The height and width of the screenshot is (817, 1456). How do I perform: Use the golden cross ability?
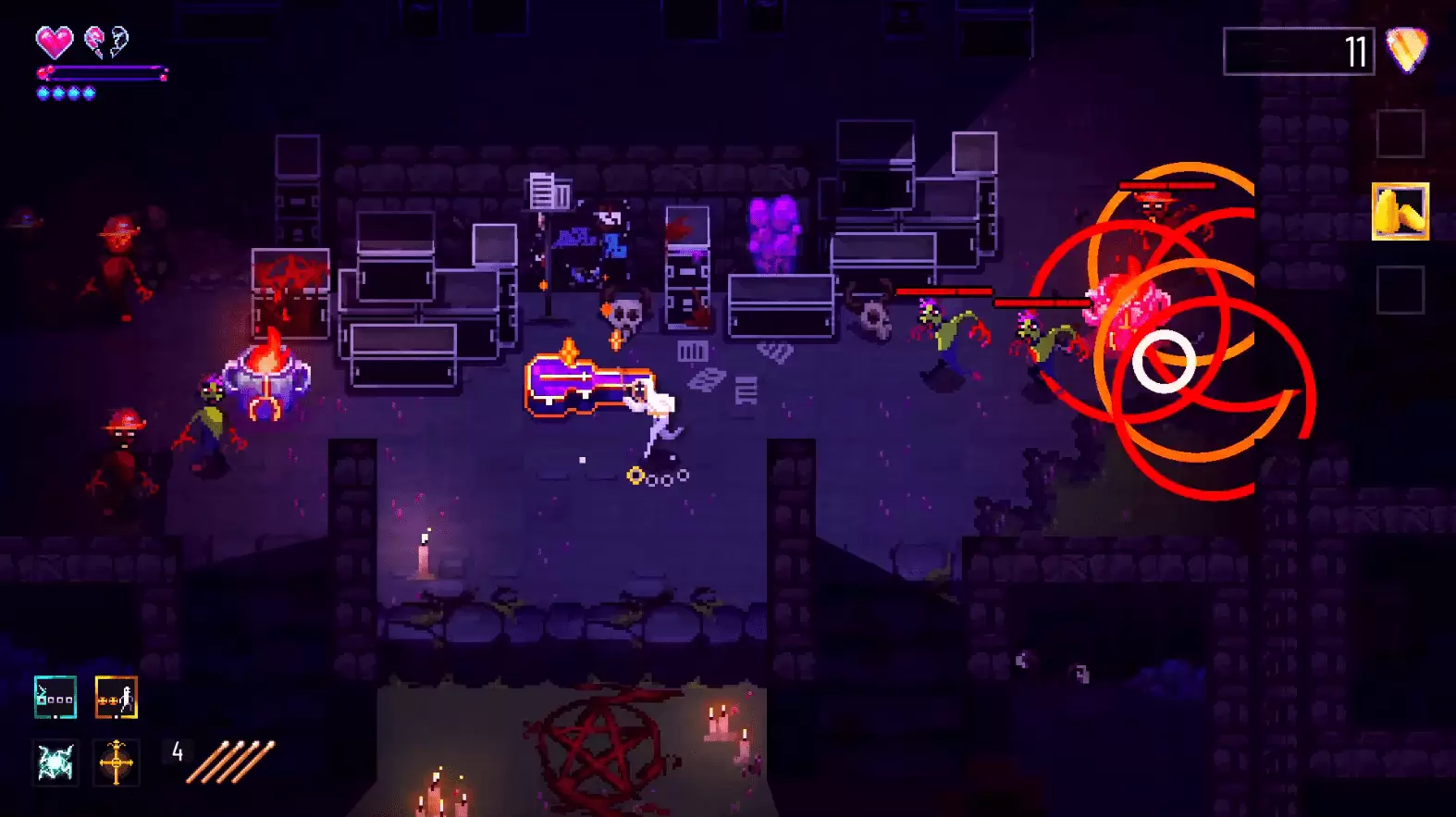coord(117,762)
